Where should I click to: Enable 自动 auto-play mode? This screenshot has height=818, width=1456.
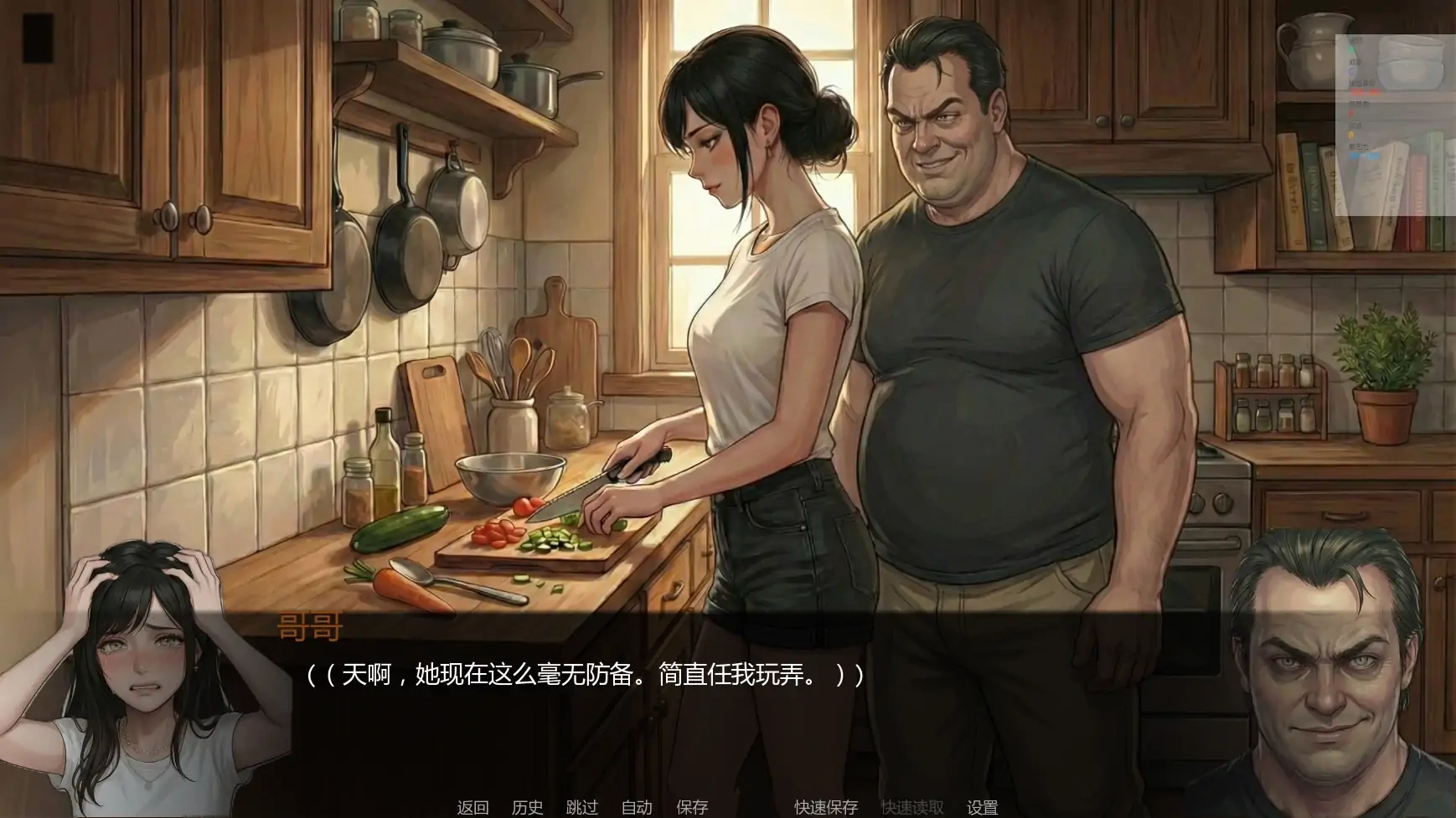(636, 808)
